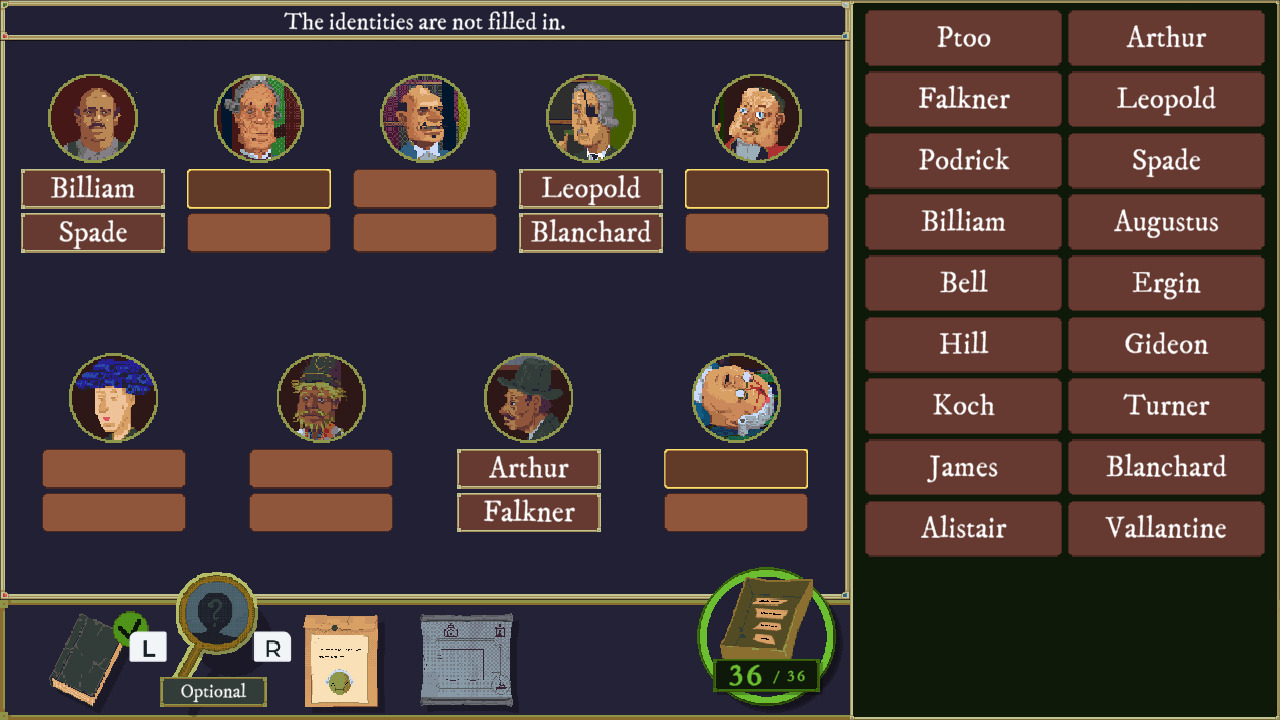
Task: Pick Gideon from the name list
Action: (1166, 345)
